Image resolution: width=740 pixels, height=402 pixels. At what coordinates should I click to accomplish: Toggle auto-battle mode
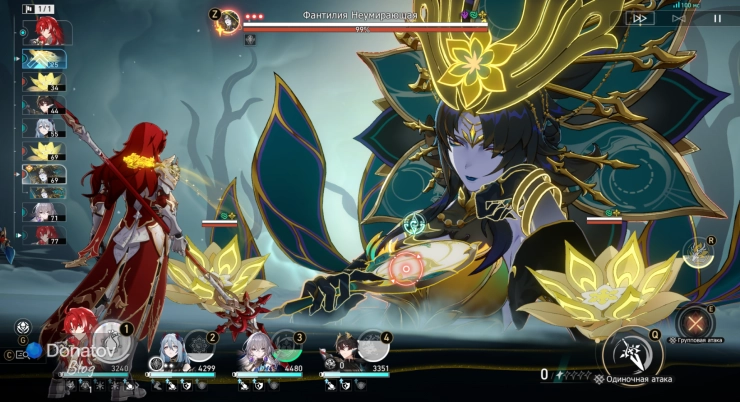(x=679, y=18)
